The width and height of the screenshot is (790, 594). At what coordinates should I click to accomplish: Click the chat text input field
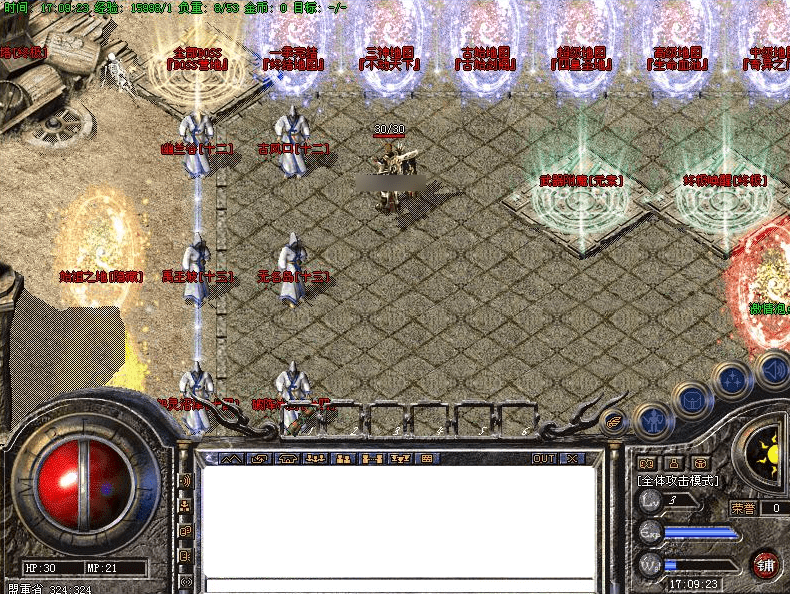coord(400,584)
